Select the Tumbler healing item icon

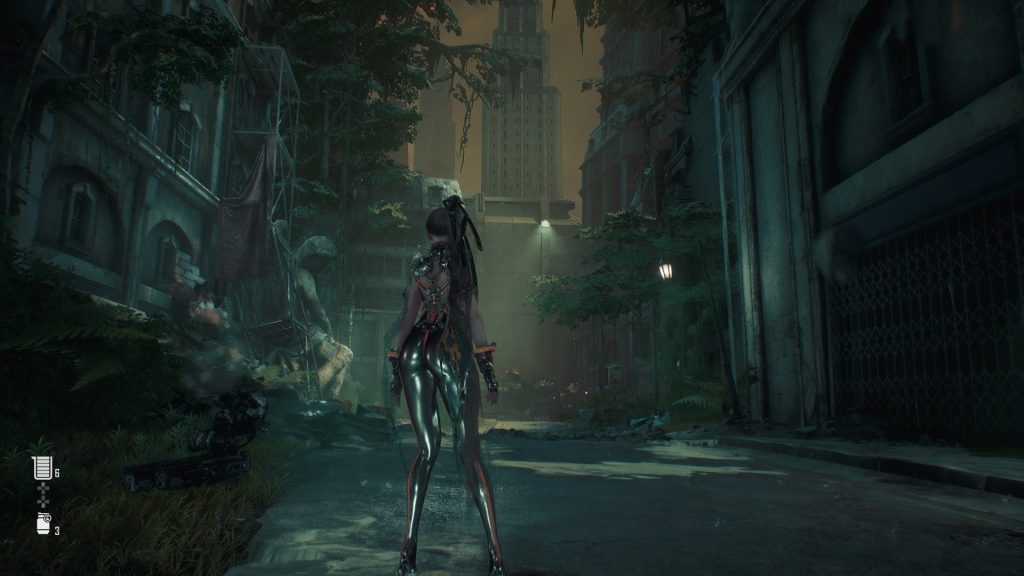click(41, 468)
